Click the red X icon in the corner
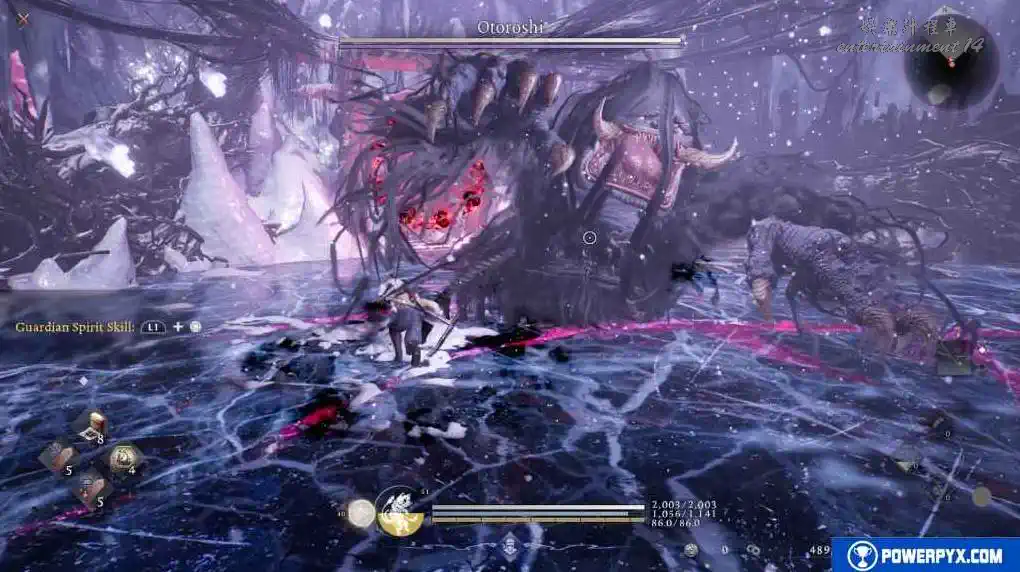Image resolution: width=1020 pixels, height=572 pixels. [22, 19]
